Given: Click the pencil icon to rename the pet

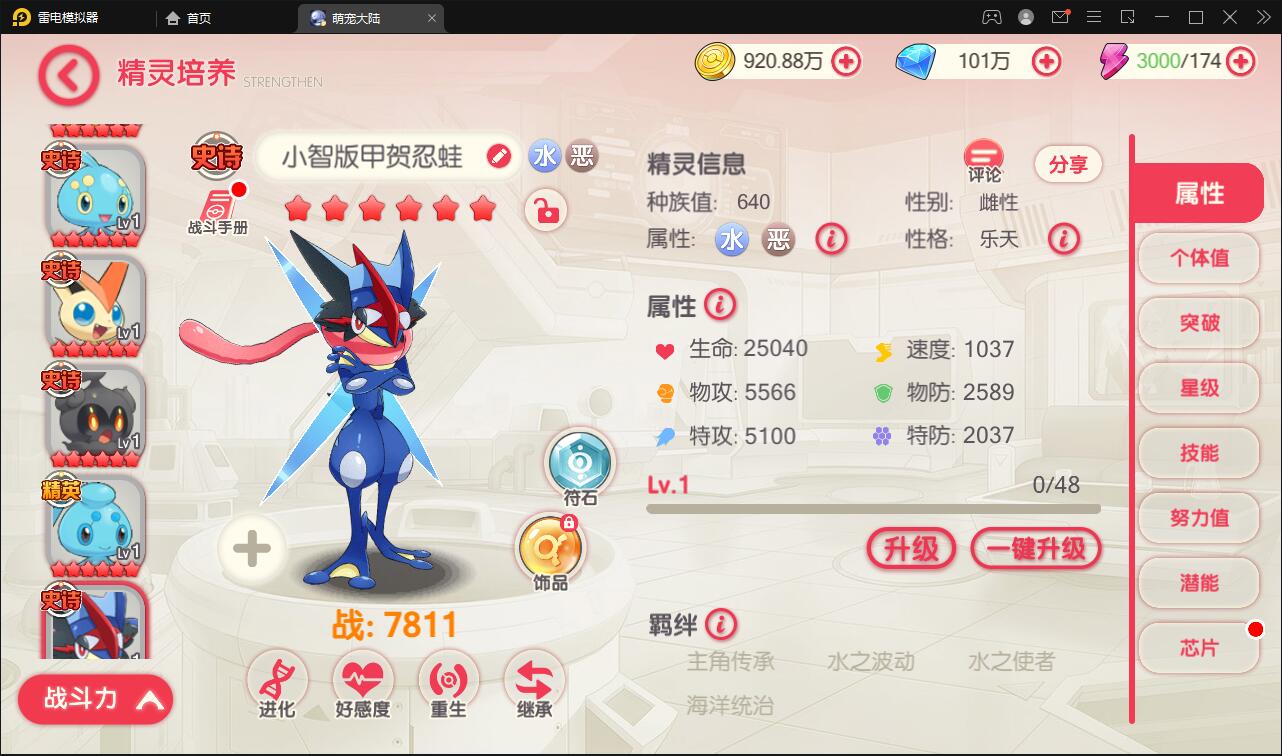Looking at the screenshot, I should click(x=498, y=157).
